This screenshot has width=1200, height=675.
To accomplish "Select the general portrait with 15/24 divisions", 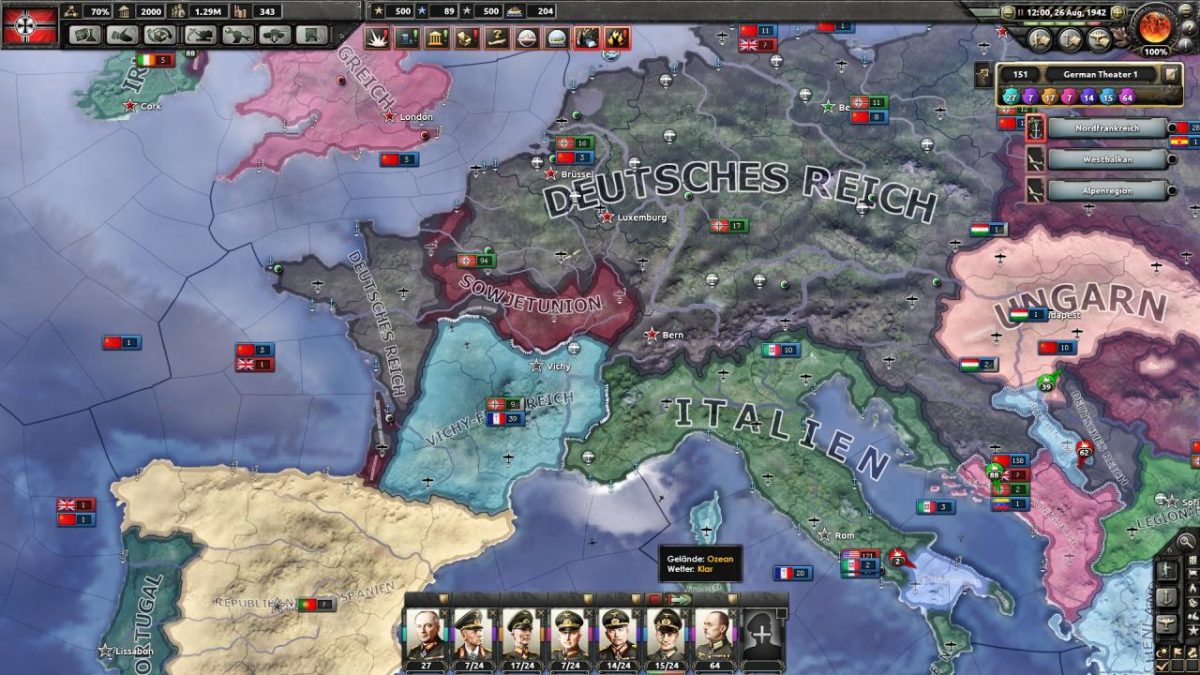I will click(667, 635).
